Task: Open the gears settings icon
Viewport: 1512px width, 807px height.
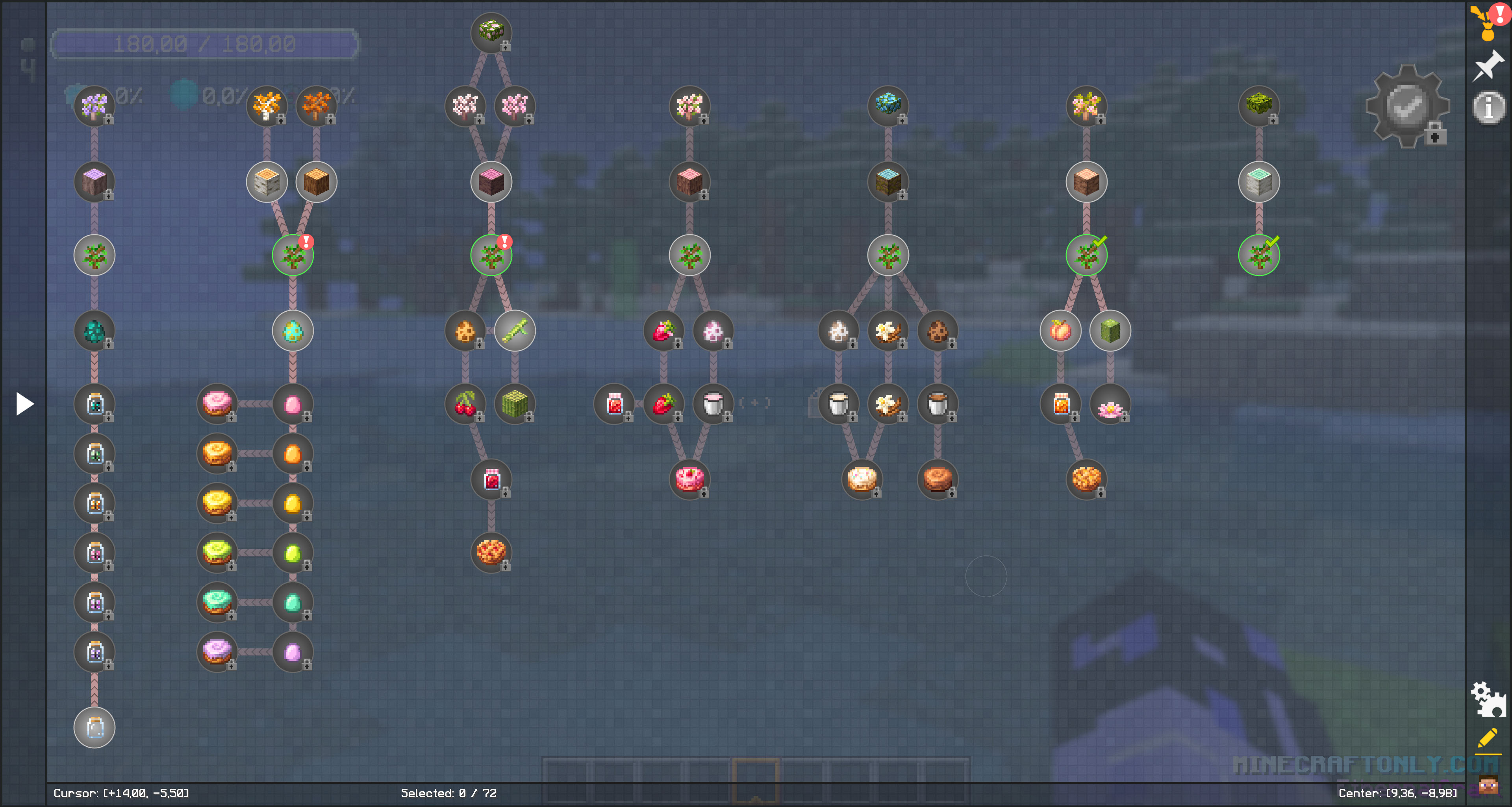Action: [x=1488, y=698]
